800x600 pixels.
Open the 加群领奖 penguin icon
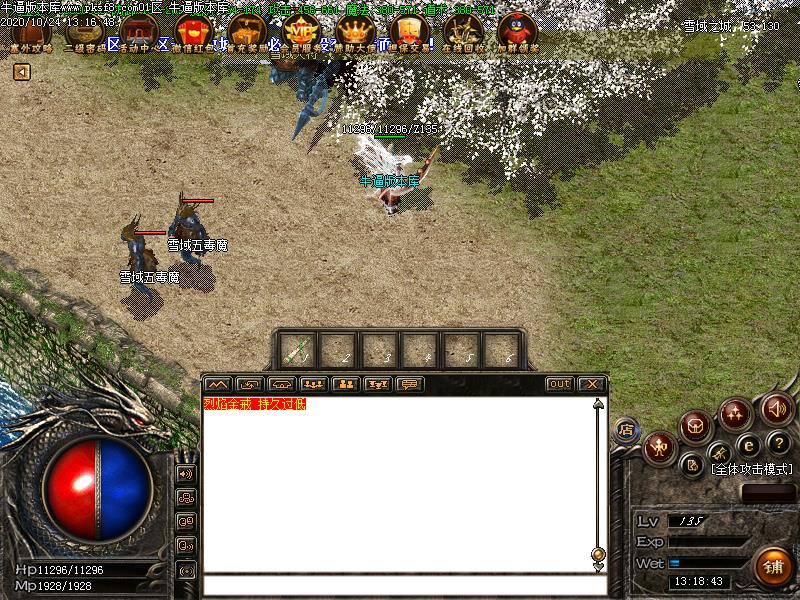517,31
